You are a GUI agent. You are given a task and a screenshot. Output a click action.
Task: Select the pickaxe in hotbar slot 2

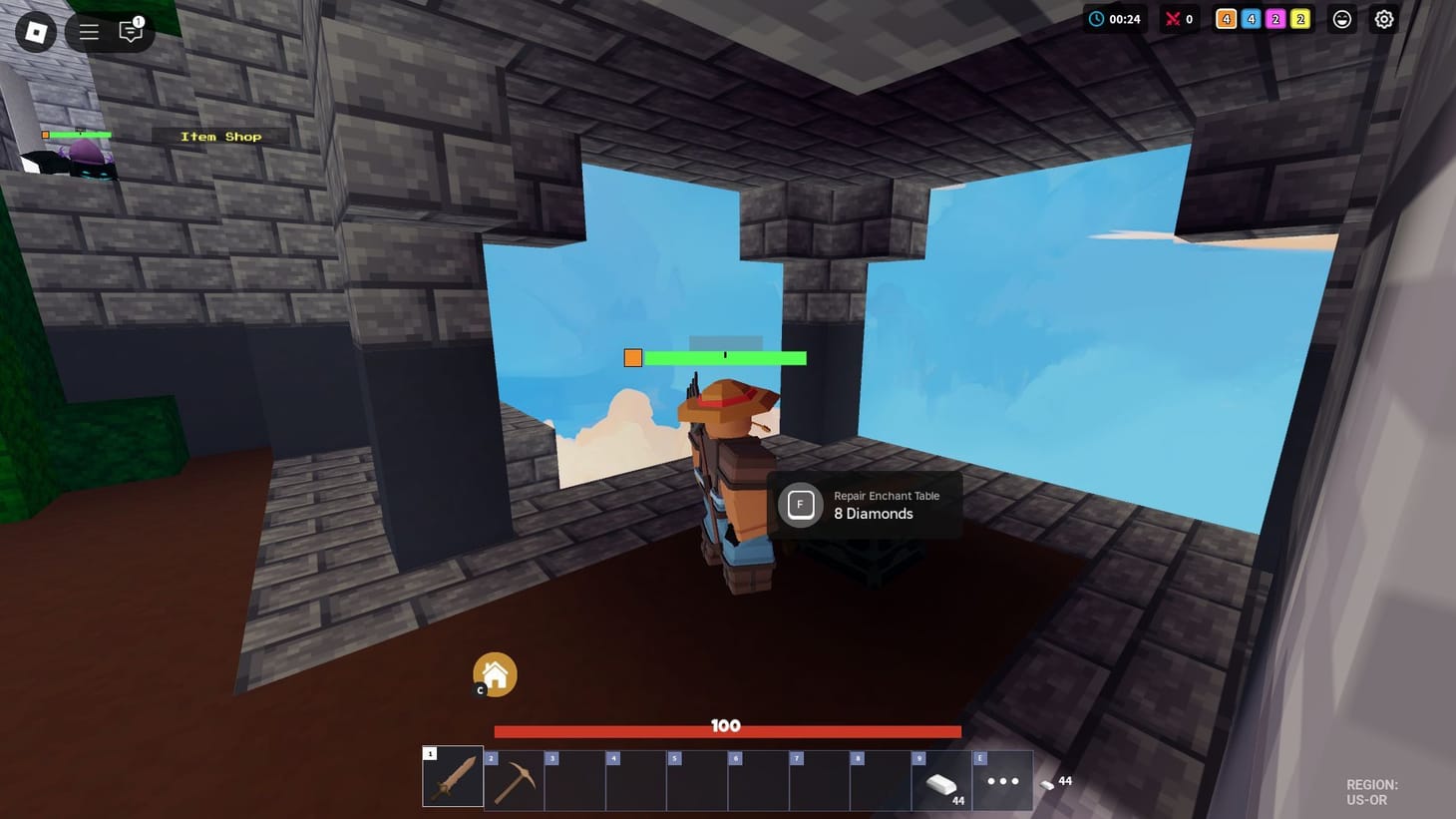[x=514, y=779]
